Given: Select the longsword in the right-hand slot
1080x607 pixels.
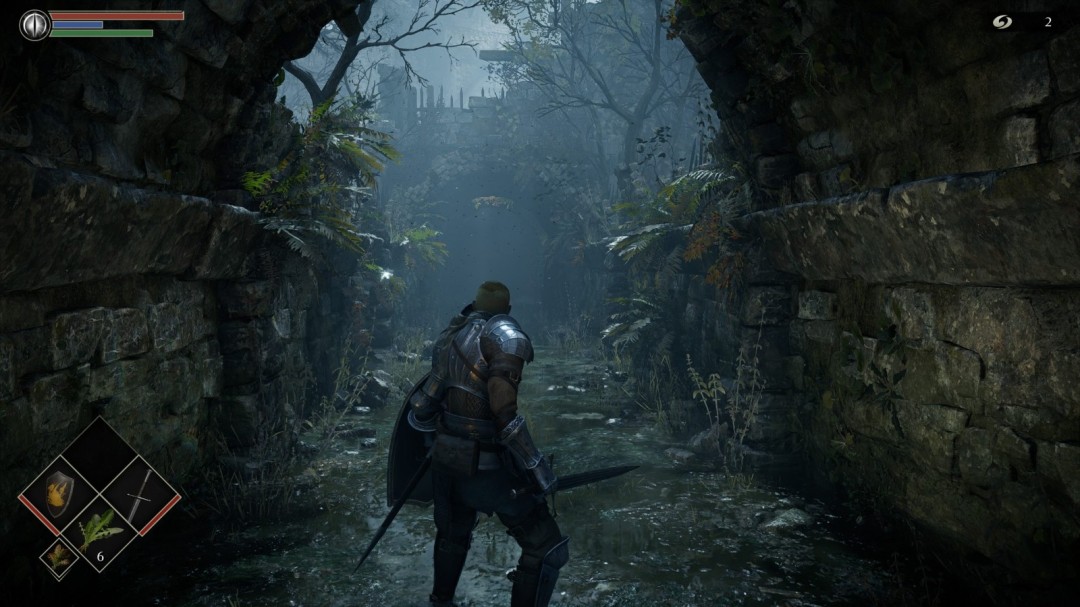Looking at the screenshot, I should point(140,494).
